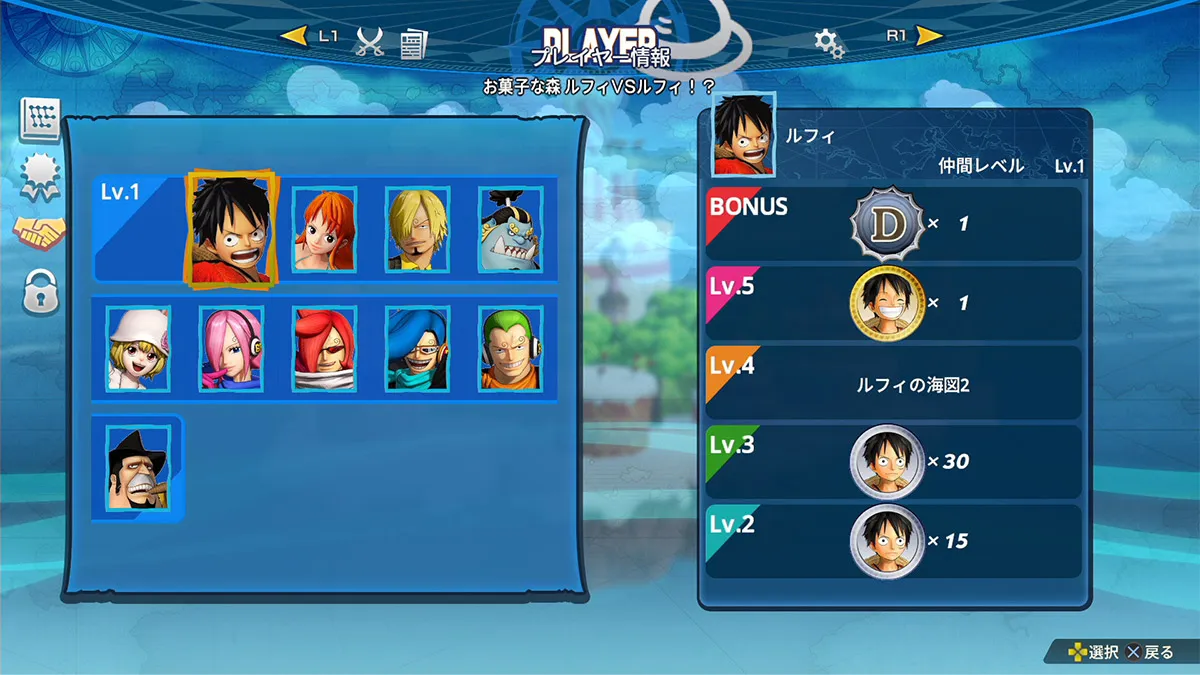1200x675 pixels.
Task: Switch to the crossed swords top tab
Action: (371, 41)
